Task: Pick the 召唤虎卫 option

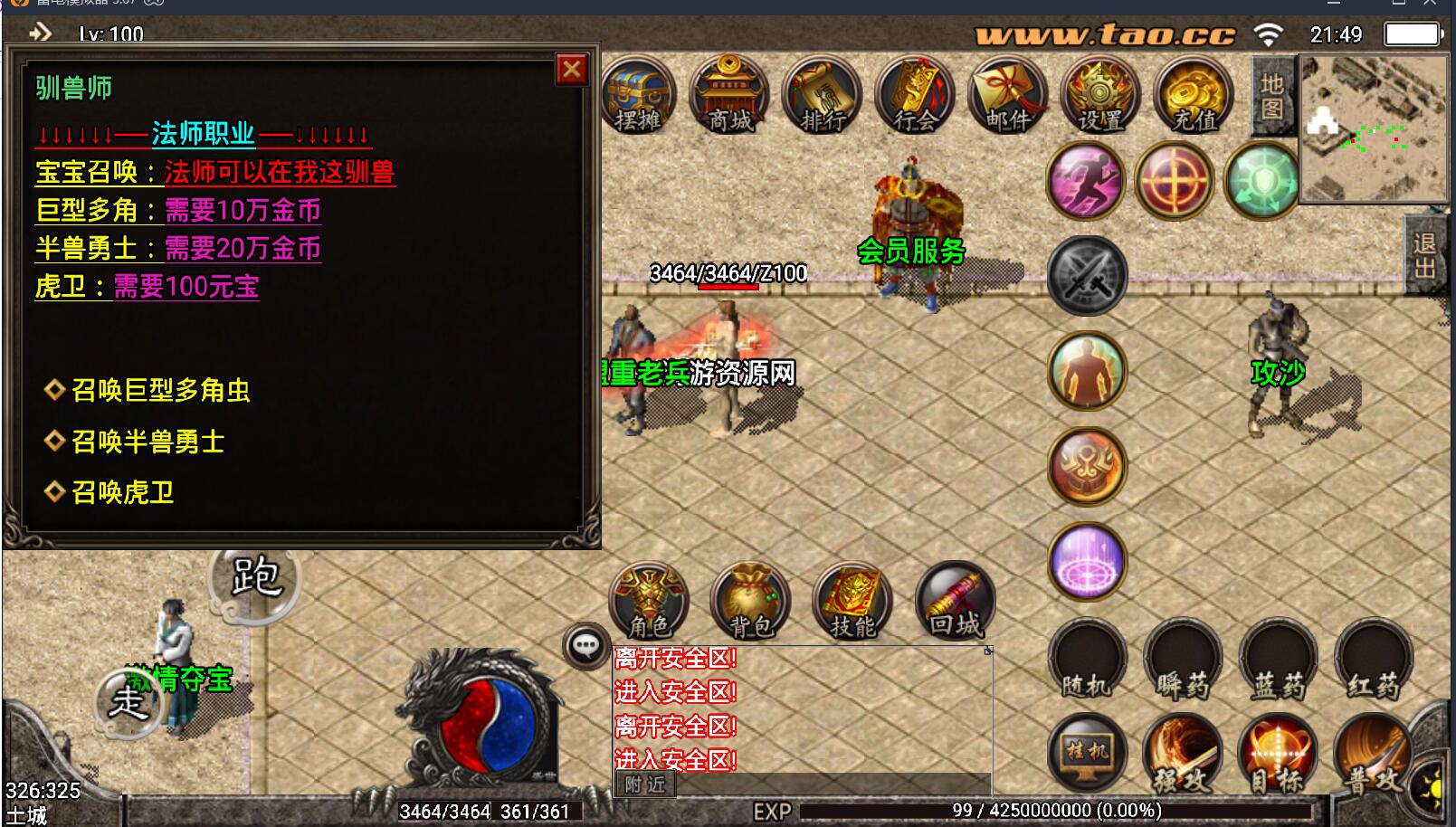Action: click(x=122, y=492)
